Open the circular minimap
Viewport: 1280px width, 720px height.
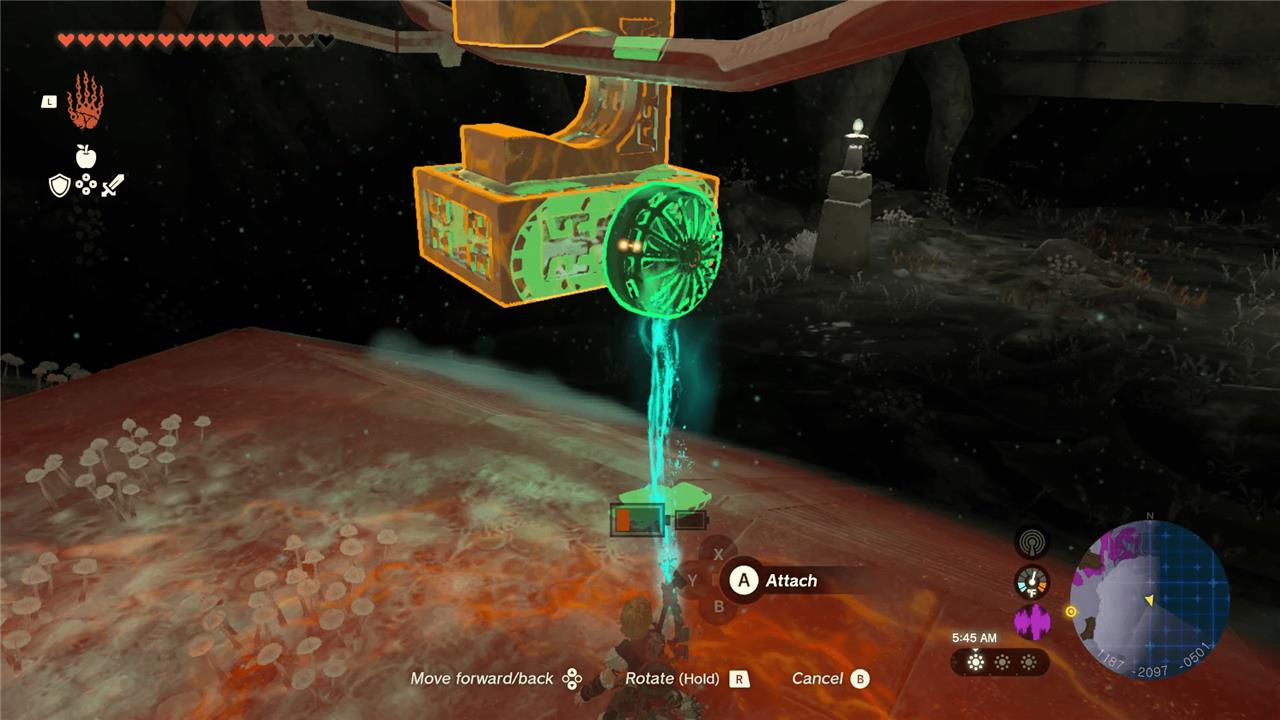(x=1149, y=600)
